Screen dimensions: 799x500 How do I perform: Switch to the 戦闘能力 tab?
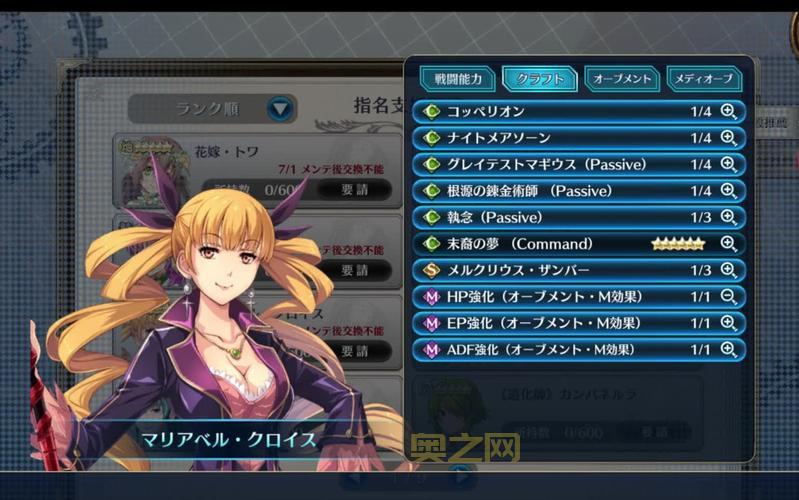click(457, 78)
